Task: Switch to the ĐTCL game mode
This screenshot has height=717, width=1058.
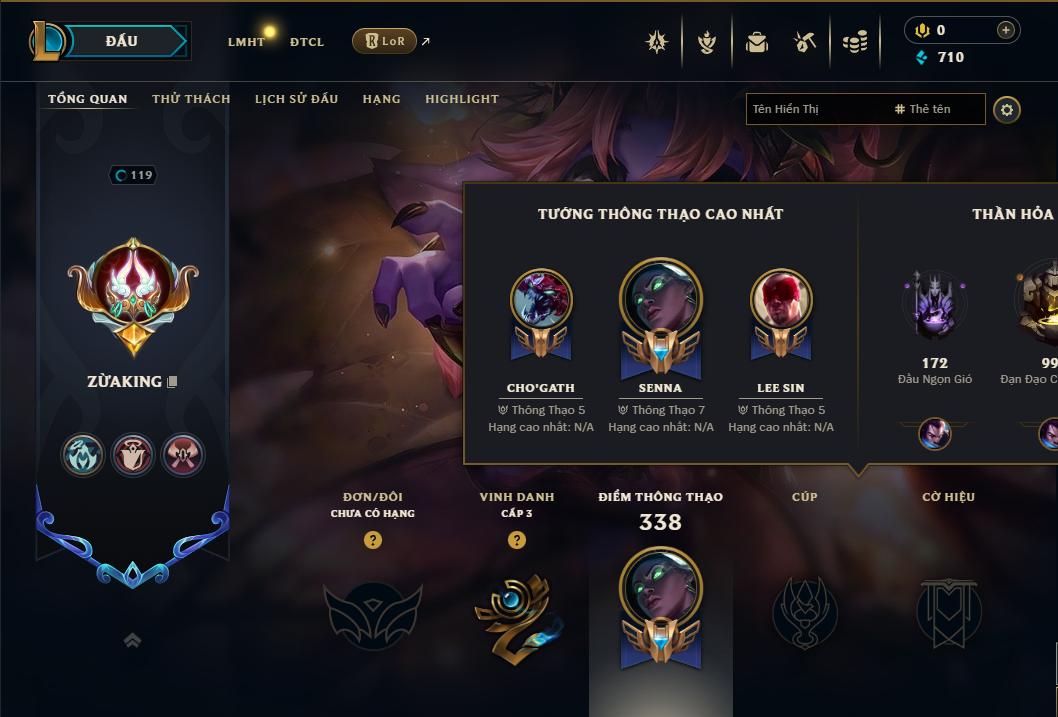Action: click(307, 42)
